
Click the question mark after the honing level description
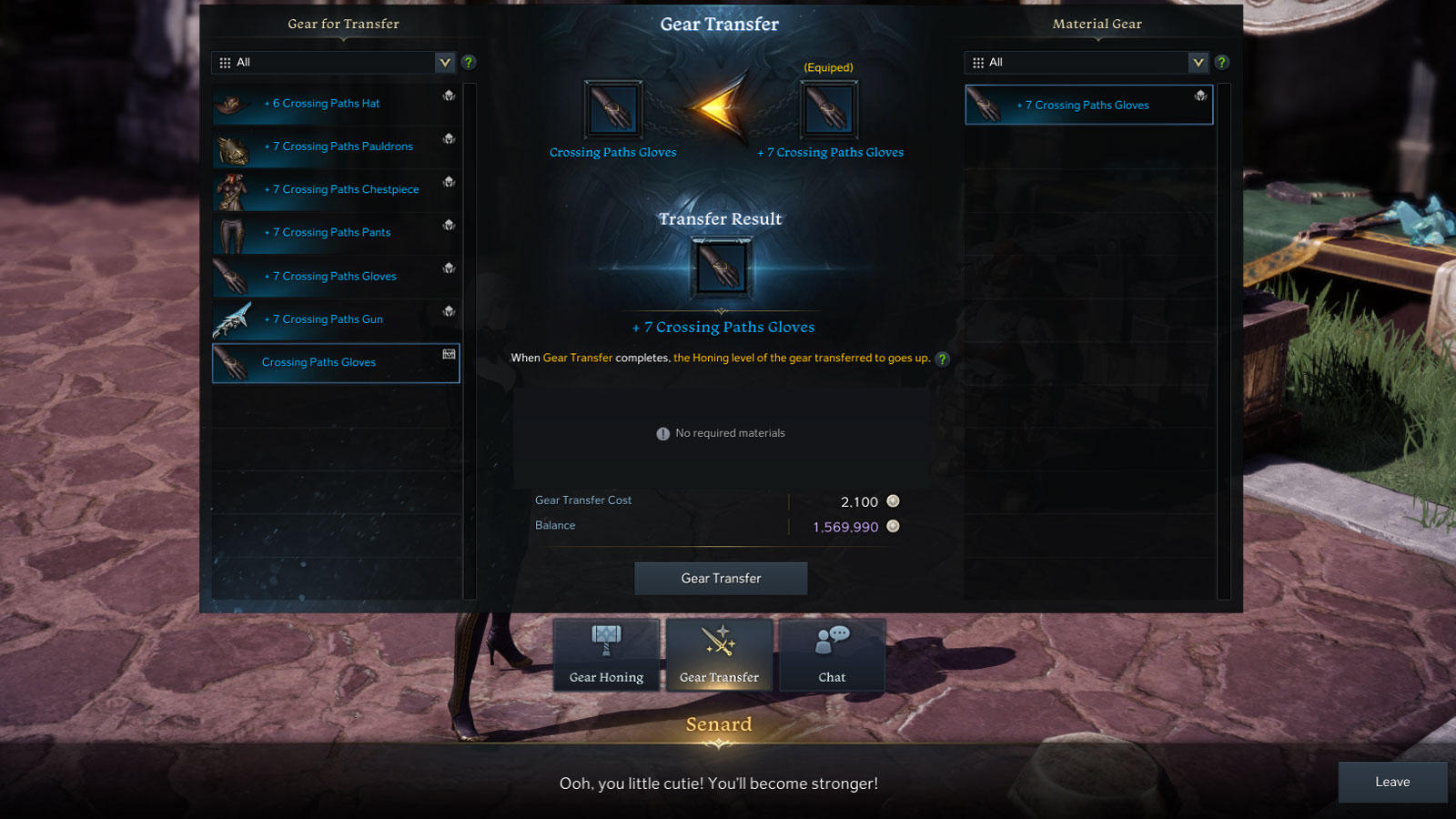point(943,359)
